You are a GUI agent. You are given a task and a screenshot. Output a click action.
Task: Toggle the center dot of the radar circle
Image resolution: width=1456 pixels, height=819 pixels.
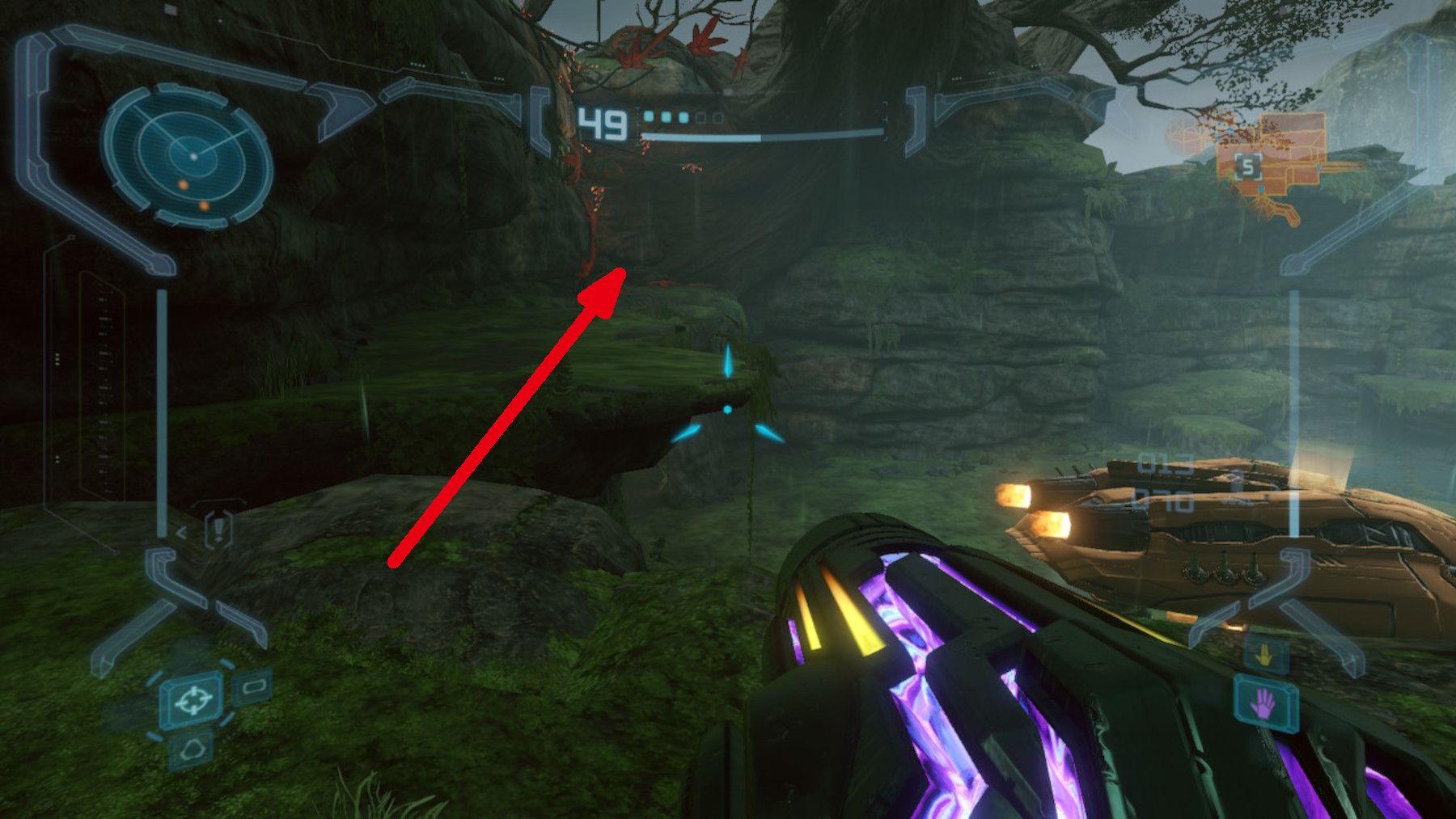pyautogui.click(x=192, y=155)
